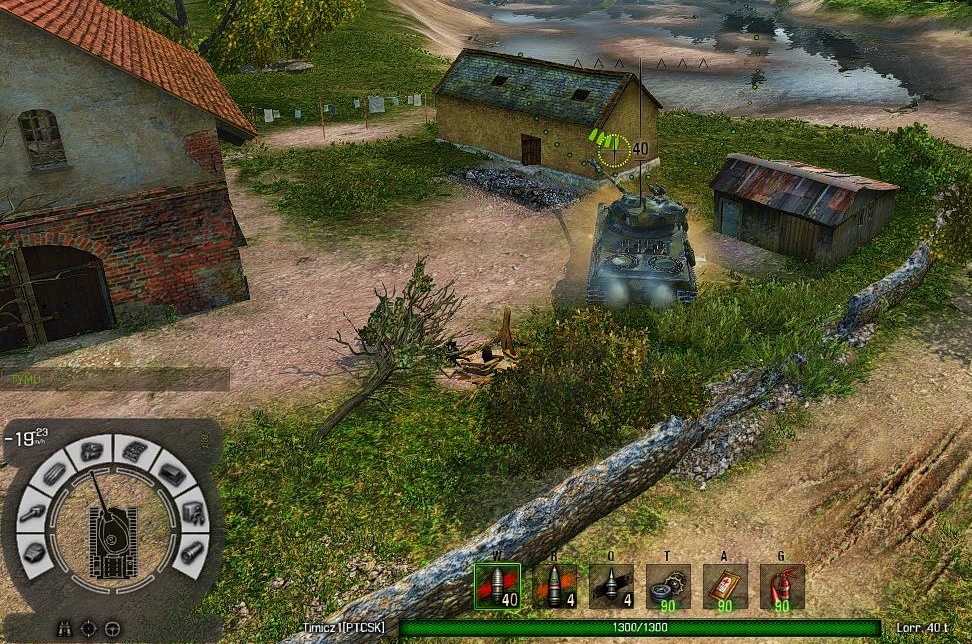
Task: Select the tracks module icon
Action: (x=136, y=452)
